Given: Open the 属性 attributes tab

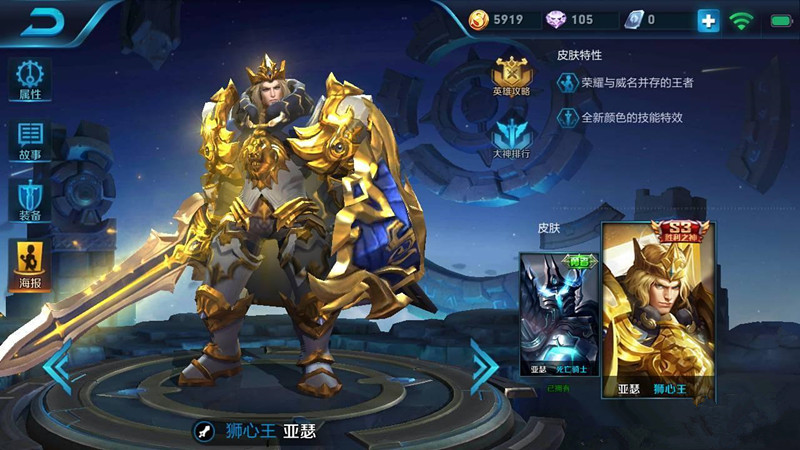Looking at the screenshot, I should tap(30, 78).
